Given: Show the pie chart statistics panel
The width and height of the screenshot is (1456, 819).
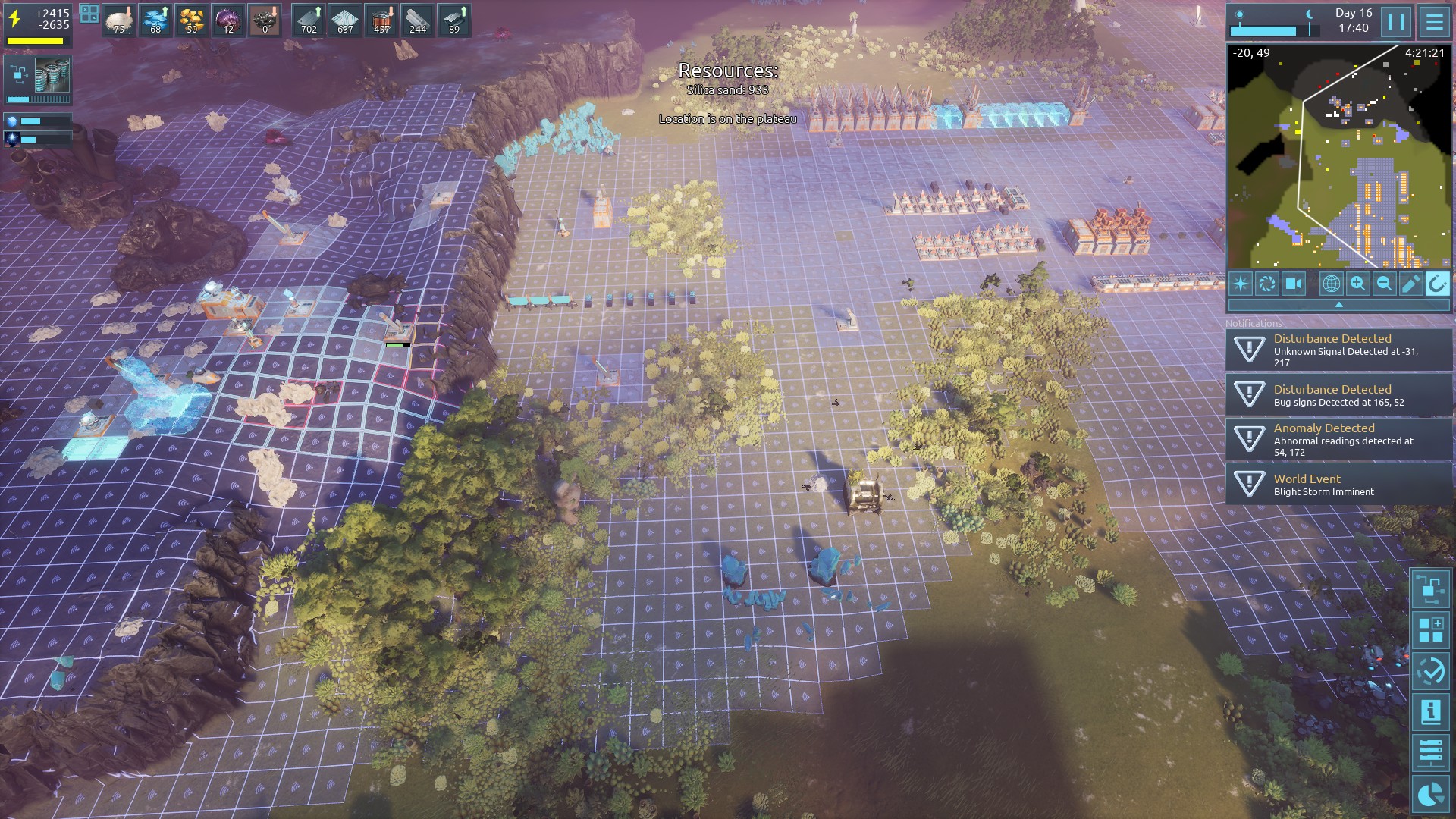Looking at the screenshot, I should tap(1431, 793).
